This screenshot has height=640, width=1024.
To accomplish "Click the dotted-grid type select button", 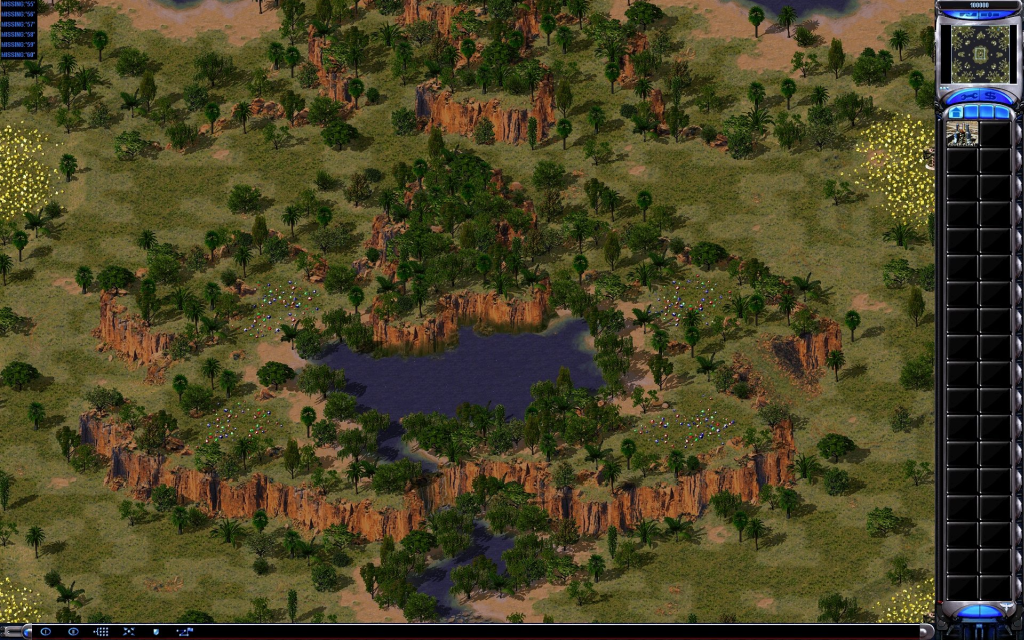I will pyautogui.click(x=101, y=632).
